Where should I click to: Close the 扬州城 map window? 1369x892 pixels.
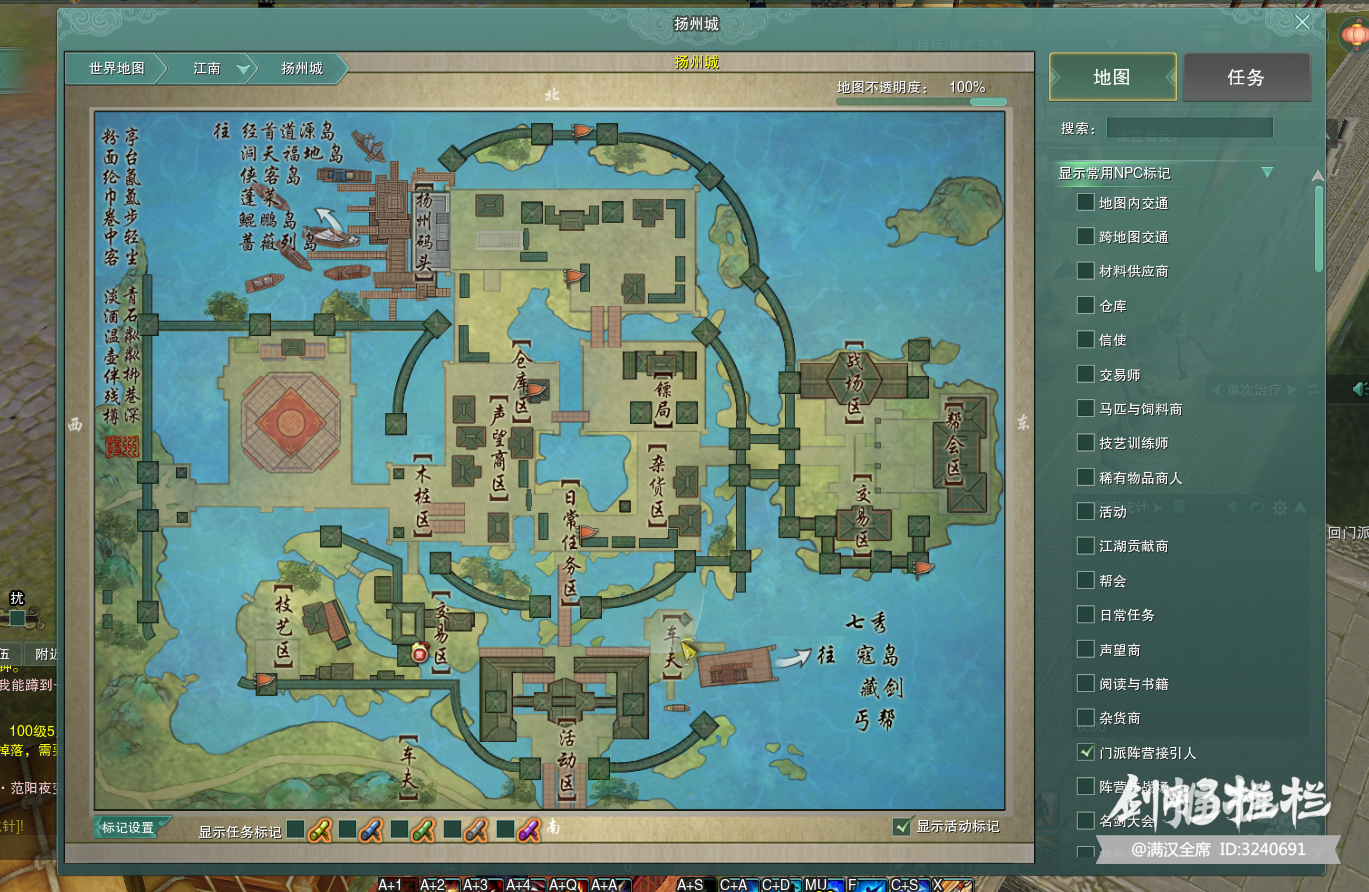[1302, 23]
